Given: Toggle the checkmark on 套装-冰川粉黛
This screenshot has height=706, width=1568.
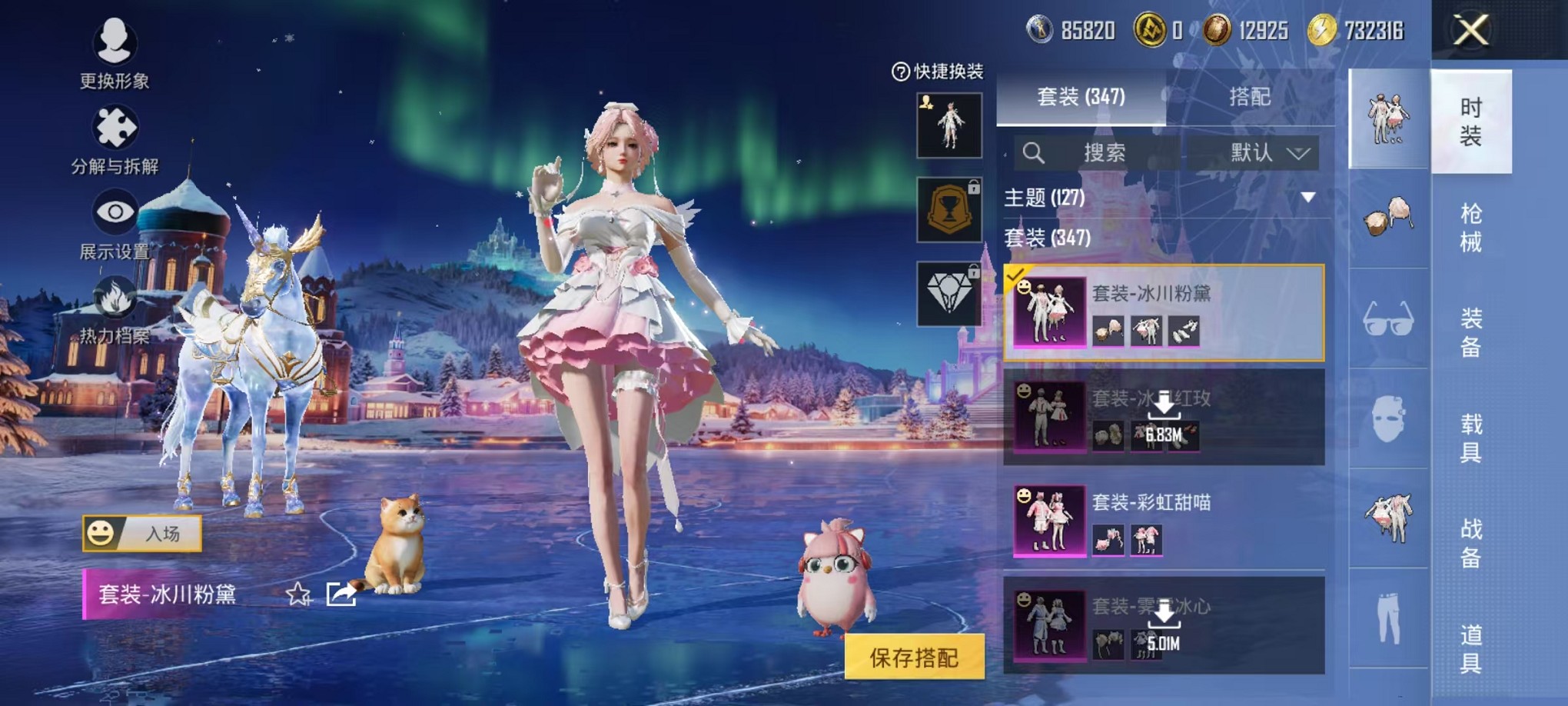Looking at the screenshot, I should (x=1017, y=274).
